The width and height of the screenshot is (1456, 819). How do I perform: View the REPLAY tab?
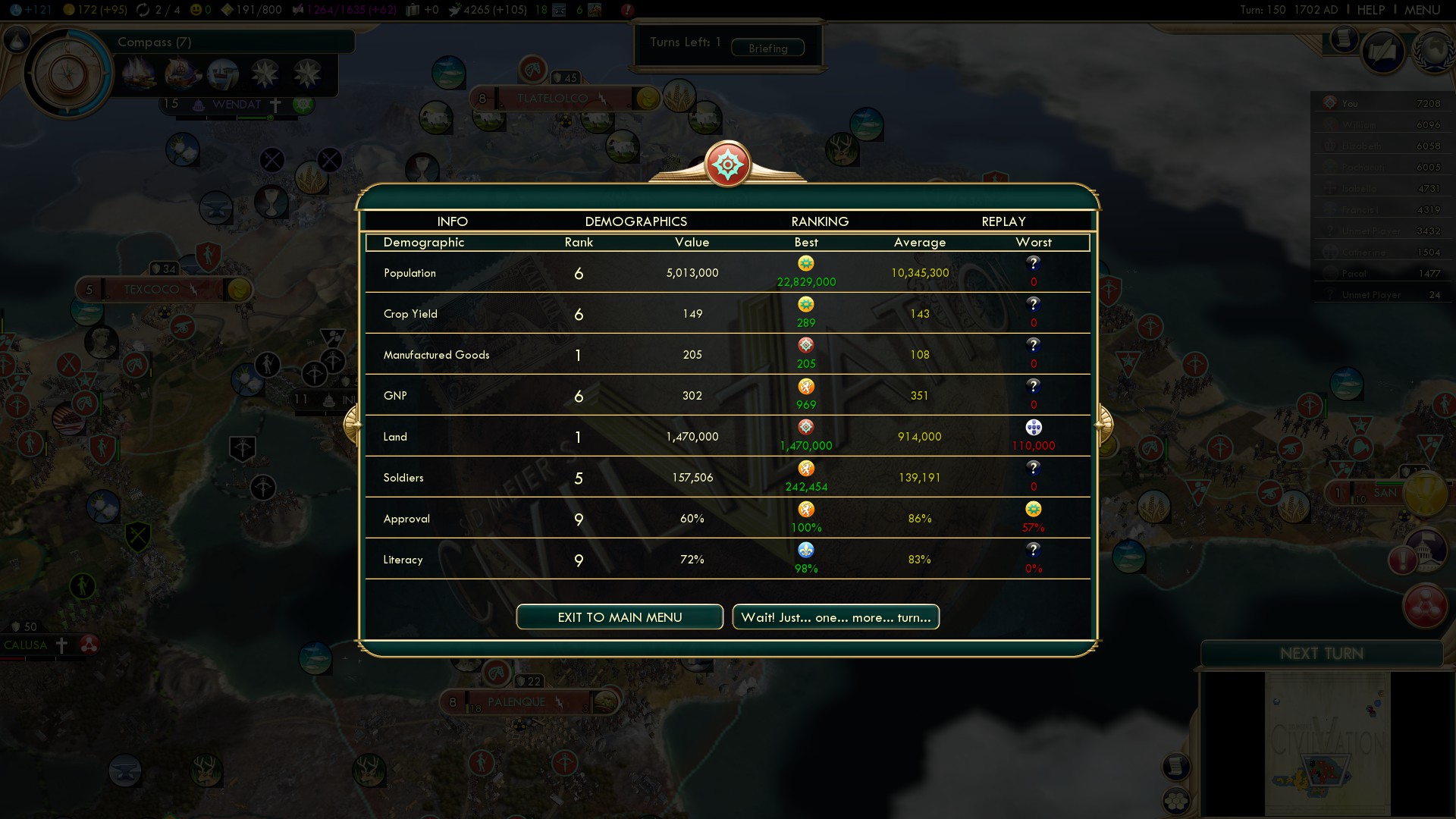click(1003, 221)
